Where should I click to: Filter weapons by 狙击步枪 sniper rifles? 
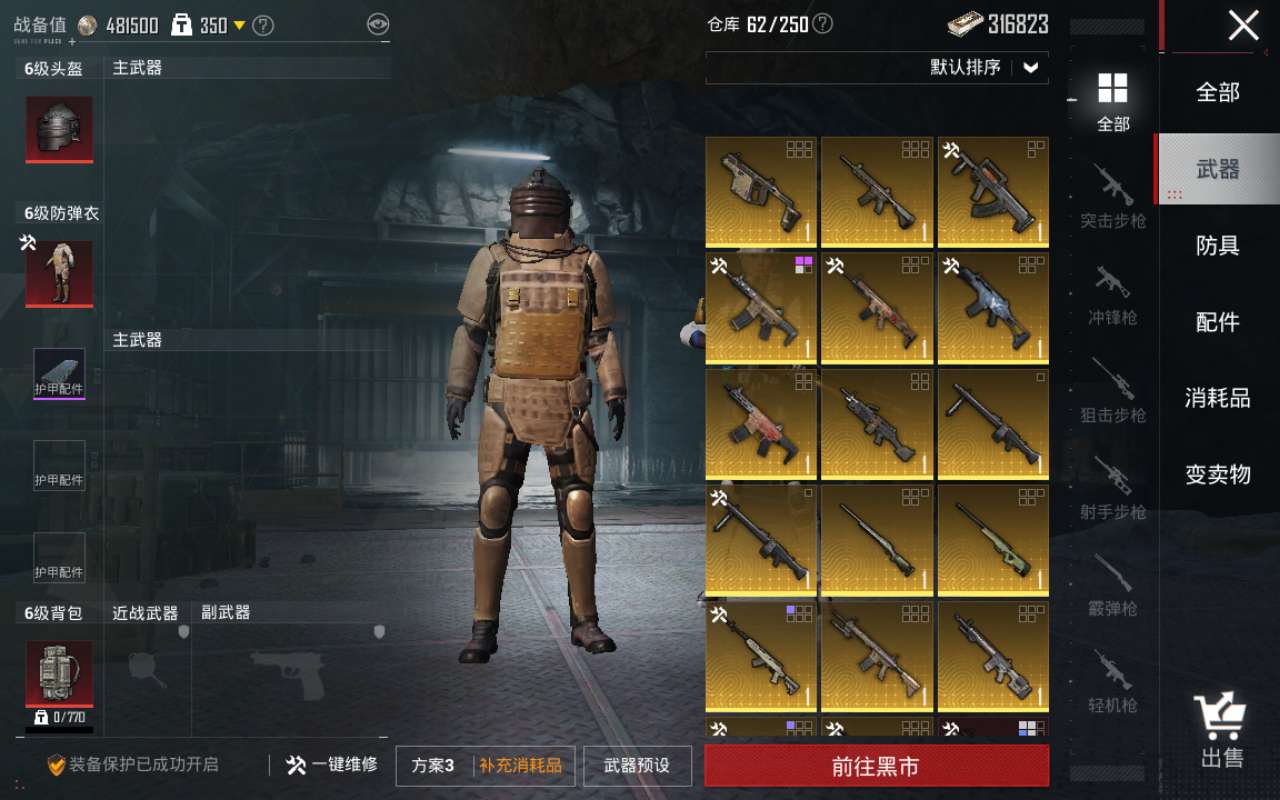click(1113, 392)
